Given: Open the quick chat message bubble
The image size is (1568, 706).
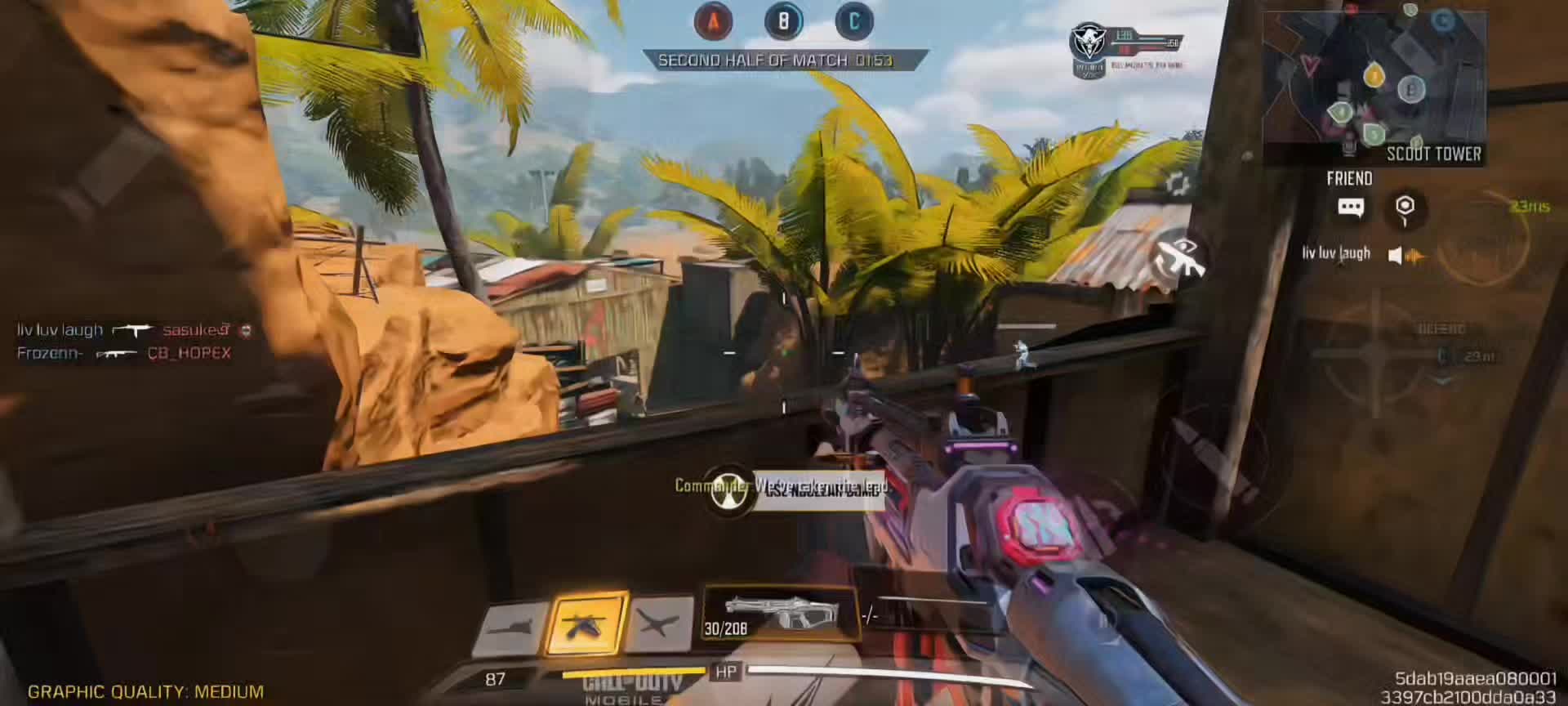Looking at the screenshot, I should 1351,208.
